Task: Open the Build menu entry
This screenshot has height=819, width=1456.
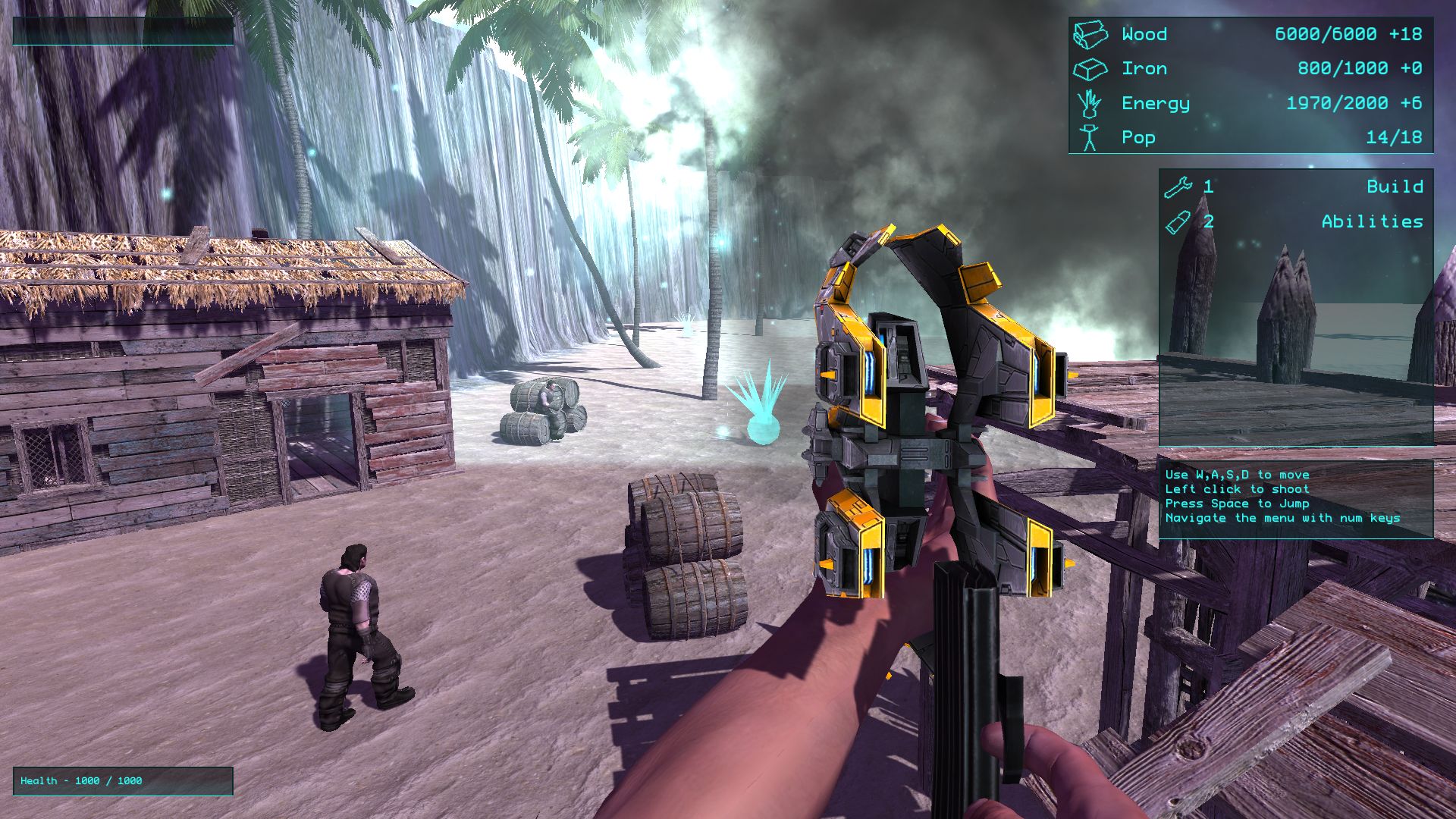Action: coord(1394,187)
